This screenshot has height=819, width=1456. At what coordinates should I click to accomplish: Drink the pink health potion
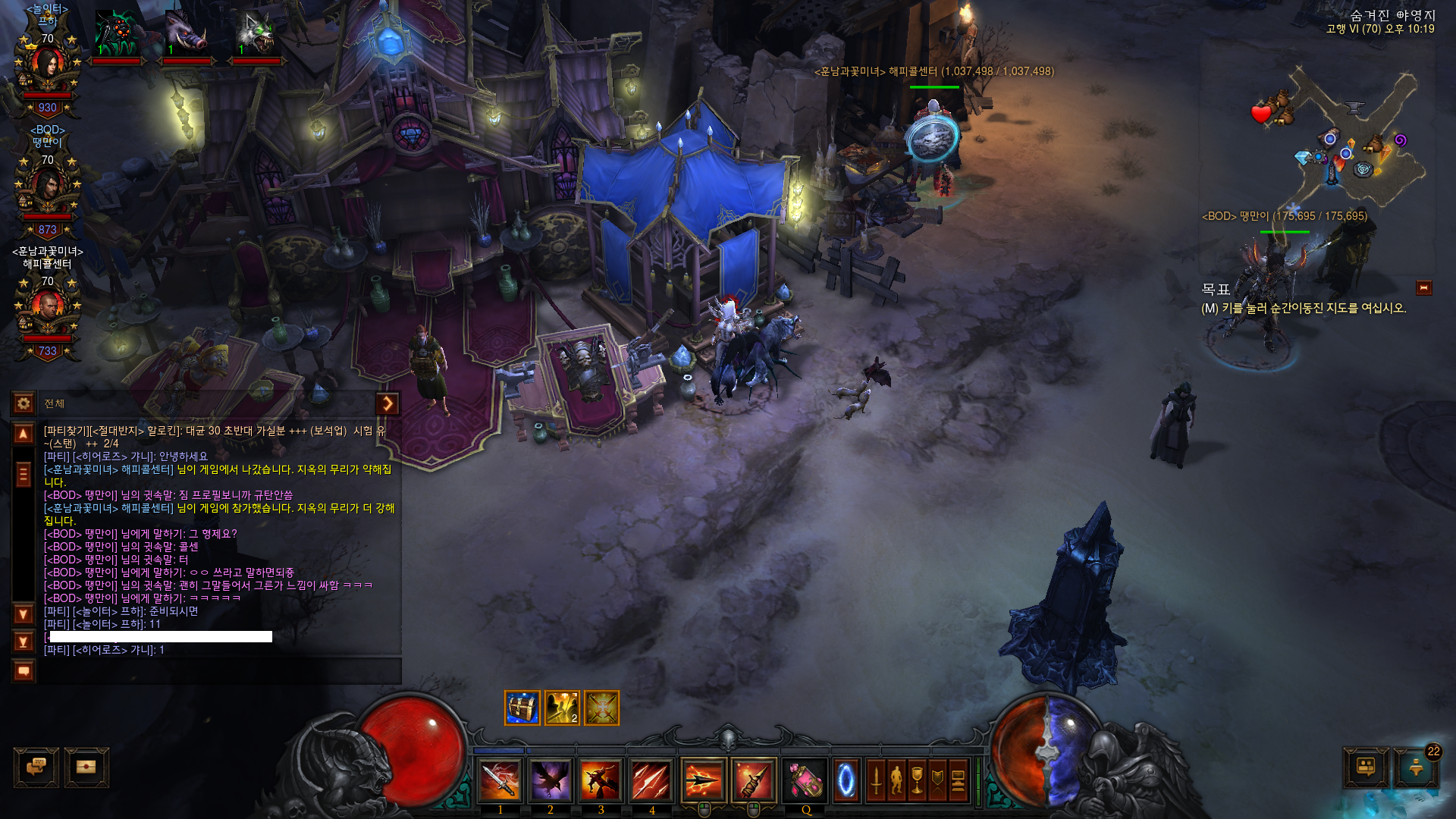(805, 780)
